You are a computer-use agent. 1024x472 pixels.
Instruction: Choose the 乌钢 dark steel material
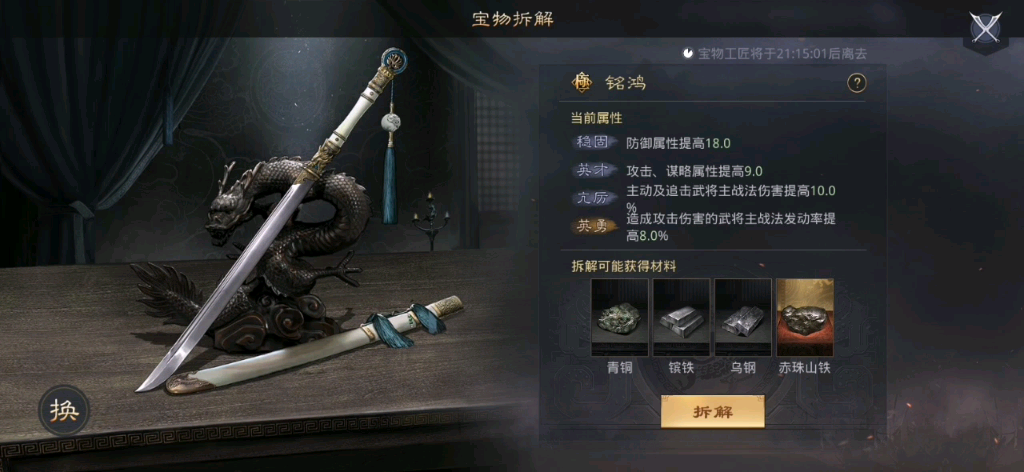click(x=743, y=317)
